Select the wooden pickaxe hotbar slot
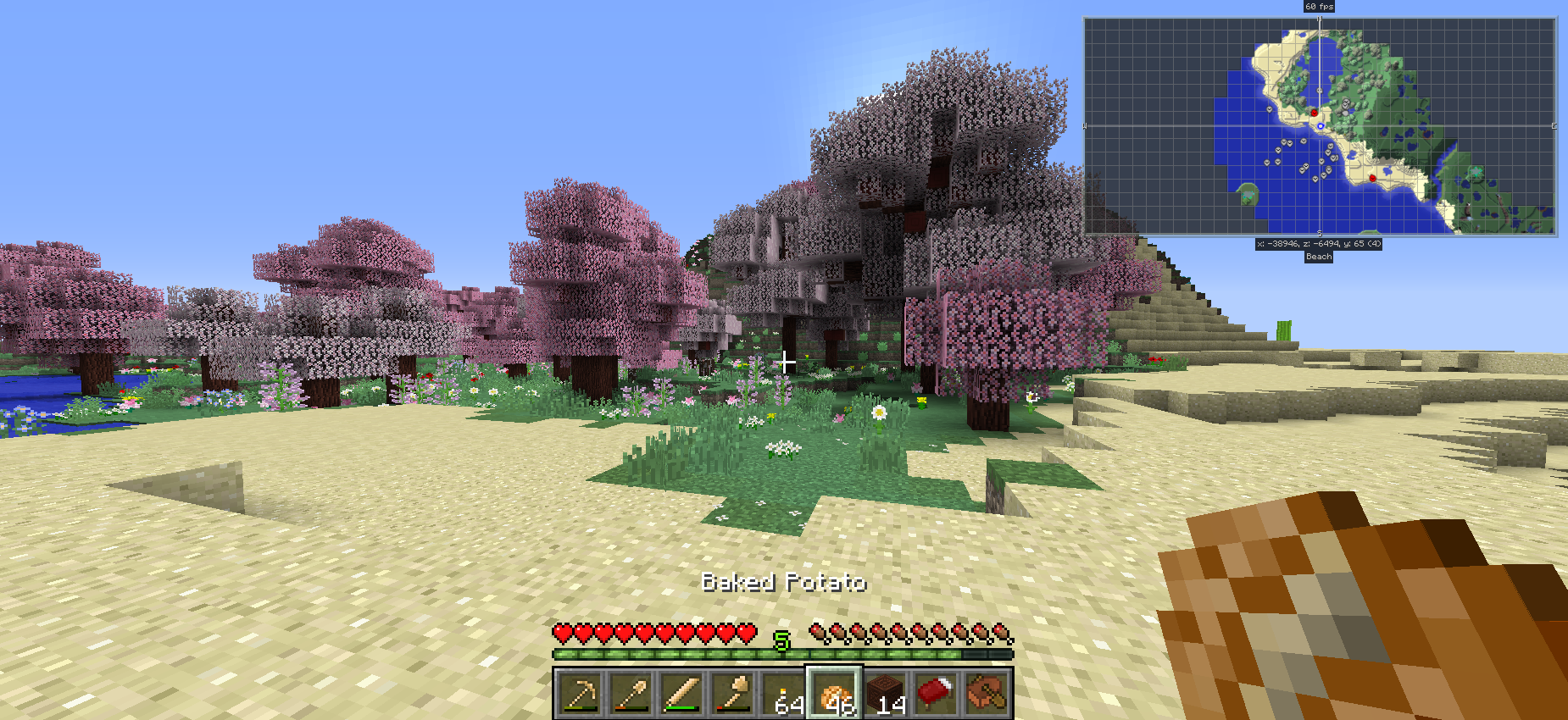 pyautogui.click(x=581, y=694)
